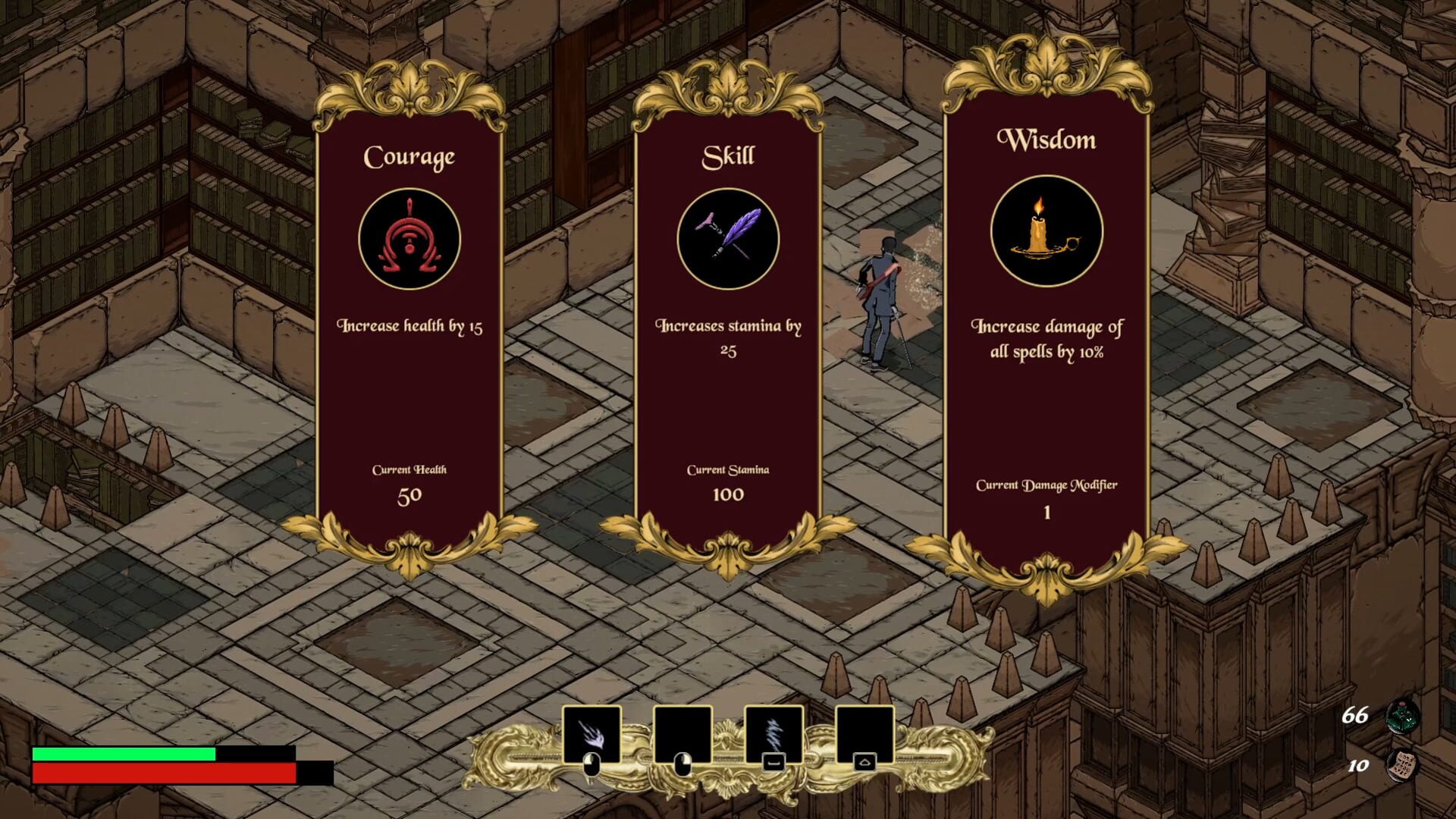
Task: Click the green inkwell currency icon
Action: 1401,716
